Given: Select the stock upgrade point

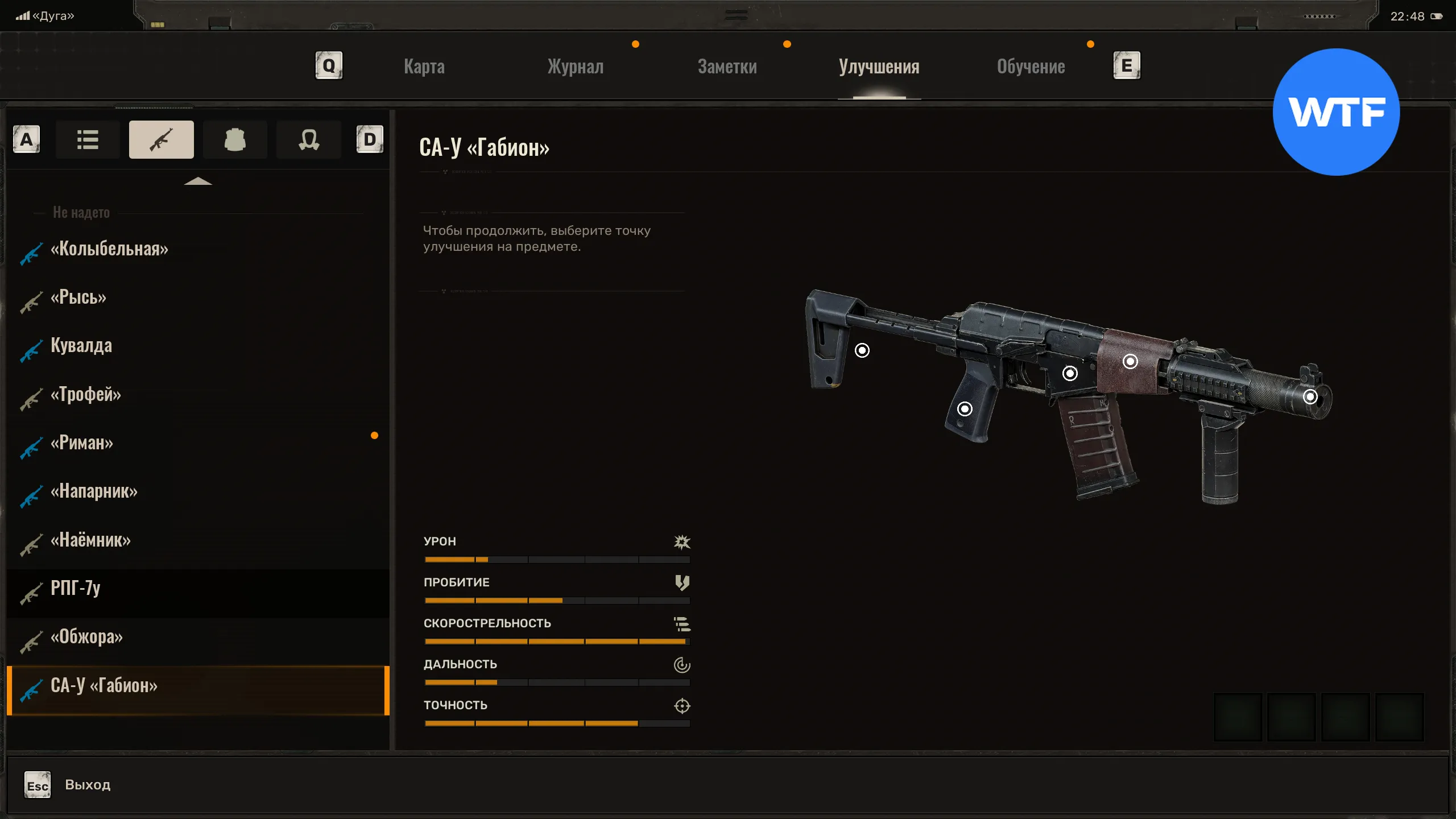Looking at the screenshot, I should pos(862,350).
